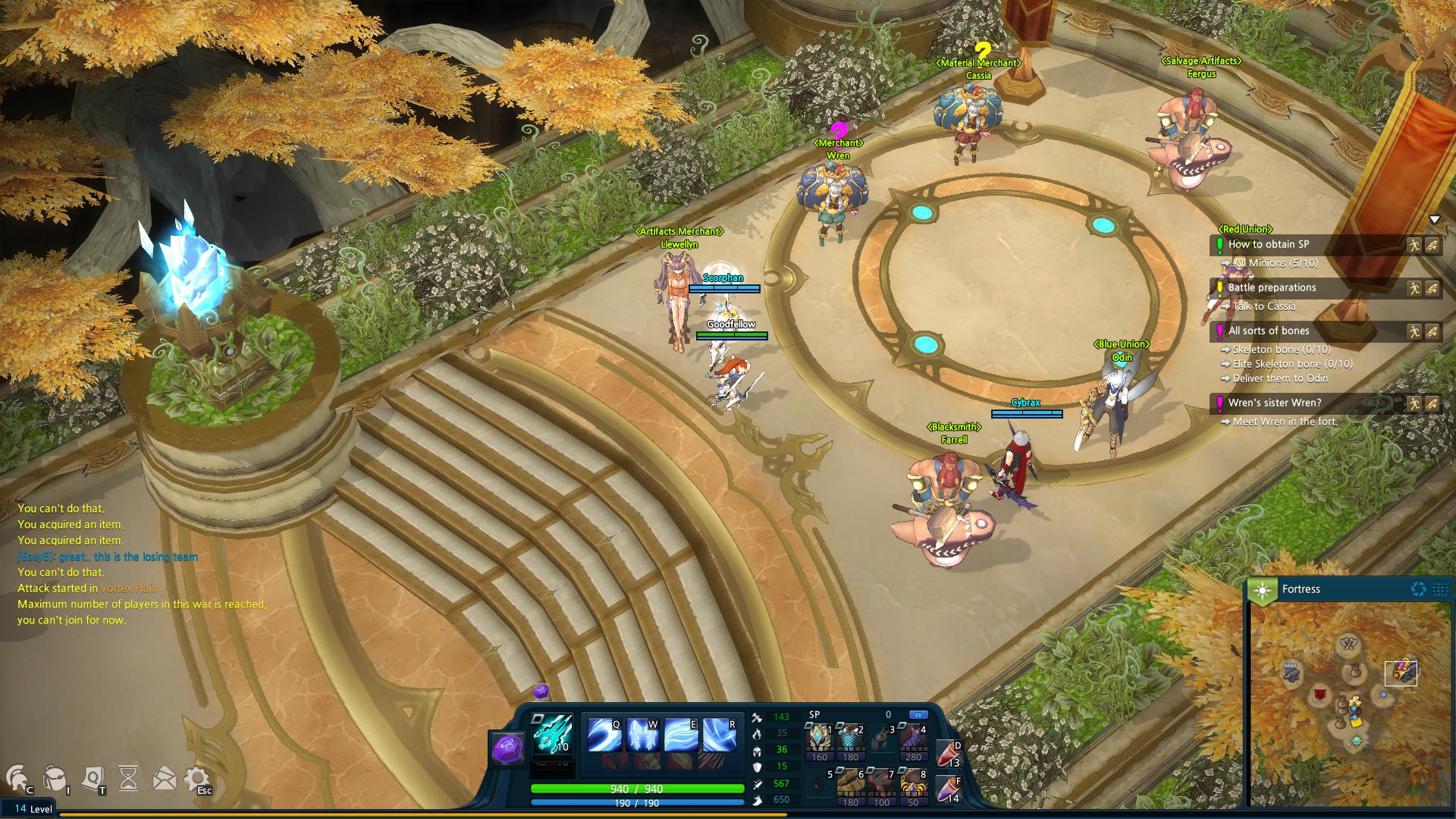The width and height of the screenshot is (1456, 819).
Task: Select the 'How to obtain SP' quest
Action: [1269, 244]
